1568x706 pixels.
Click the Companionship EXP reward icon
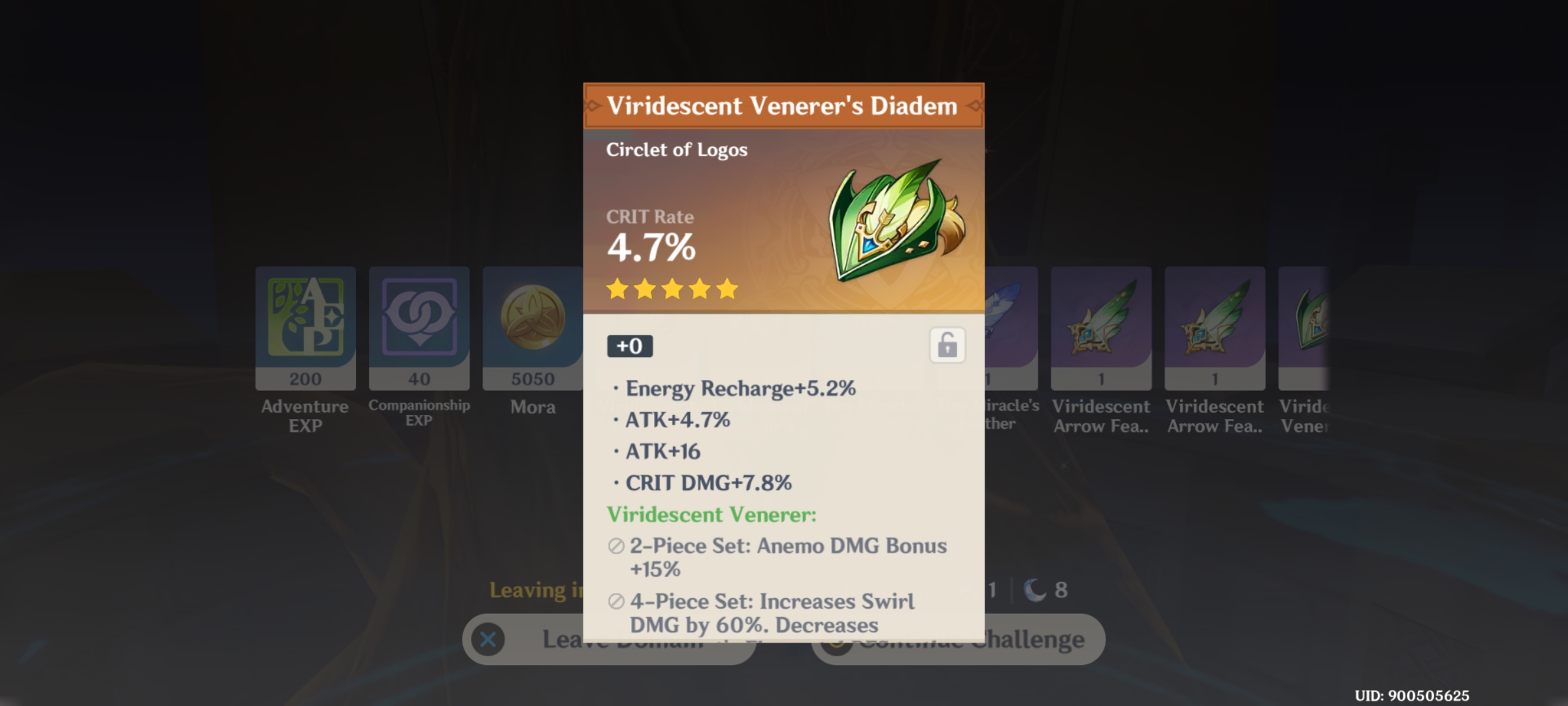(x=419, y=327)
